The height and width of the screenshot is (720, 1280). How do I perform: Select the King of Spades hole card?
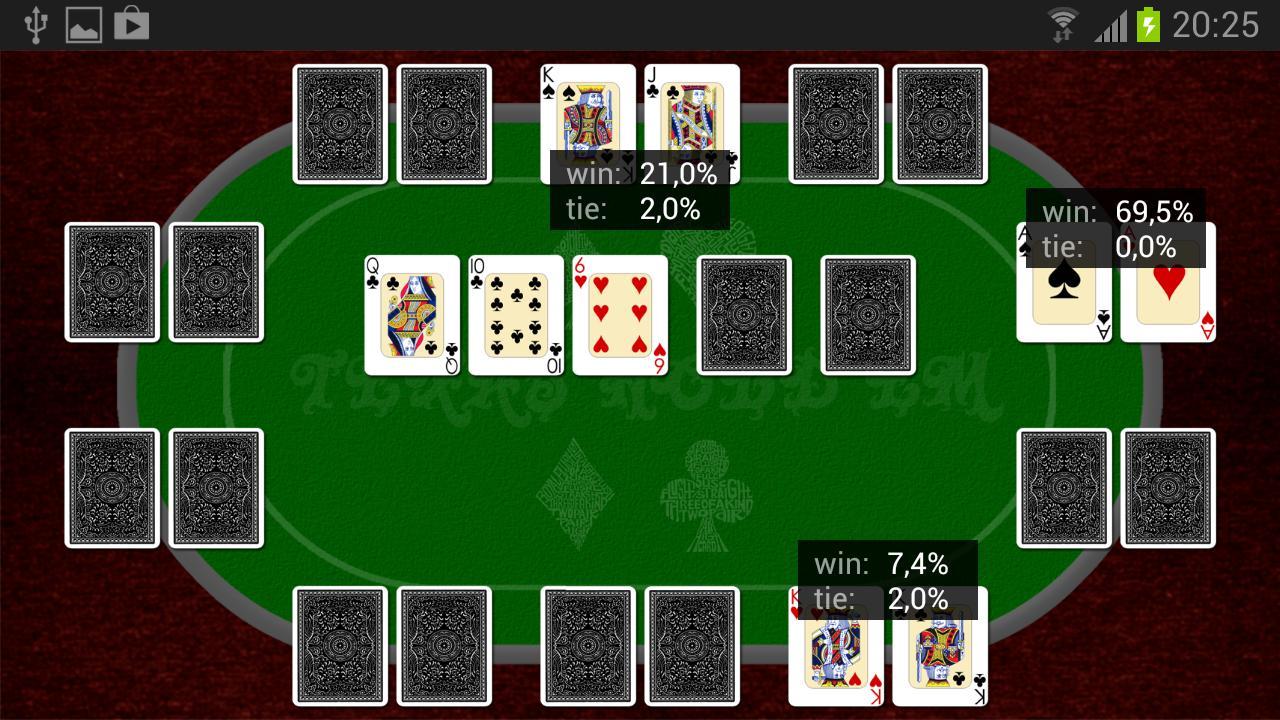pyautogui.click(x=587, y=110)
